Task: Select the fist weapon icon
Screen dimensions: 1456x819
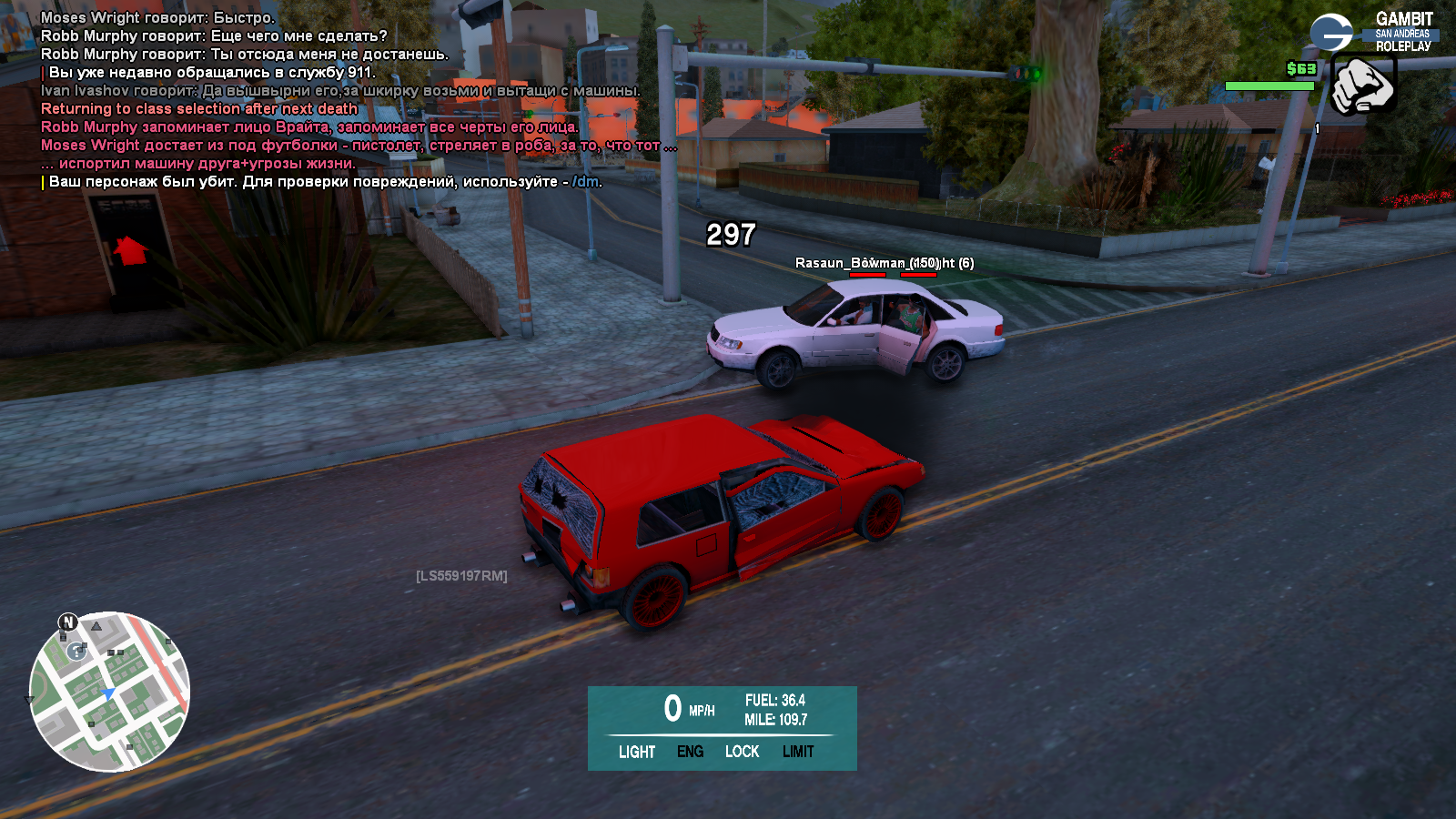Action: tap(1362, 85)
